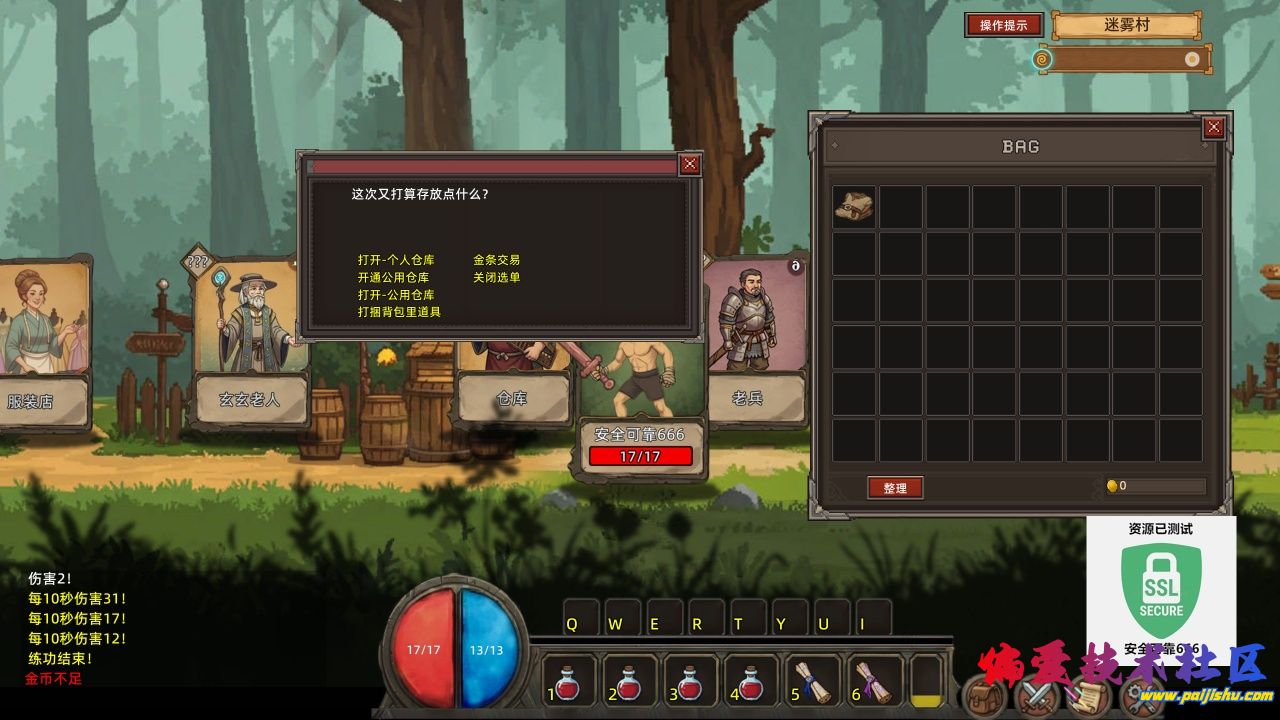1280x720 pixels.
Task: Close the BAG inventory panel
Action: (1213, 127)
